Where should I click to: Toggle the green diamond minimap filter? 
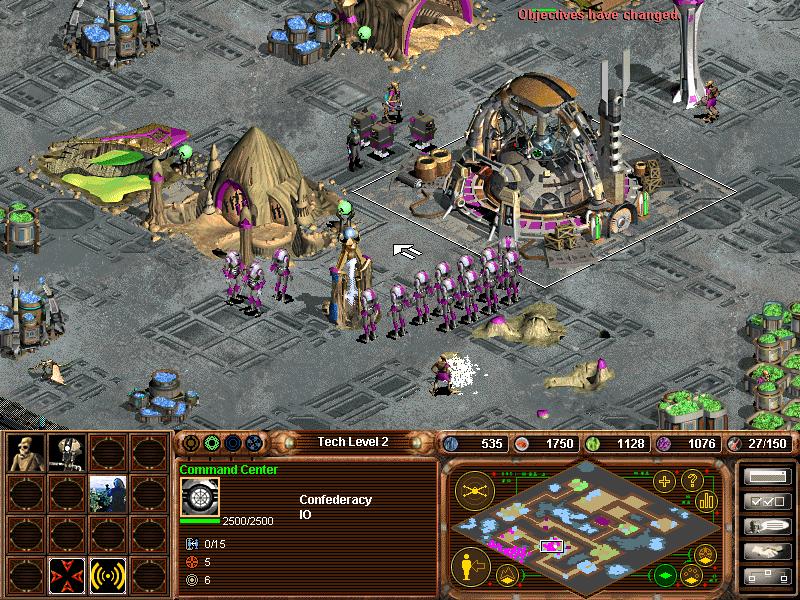(665, 576)
